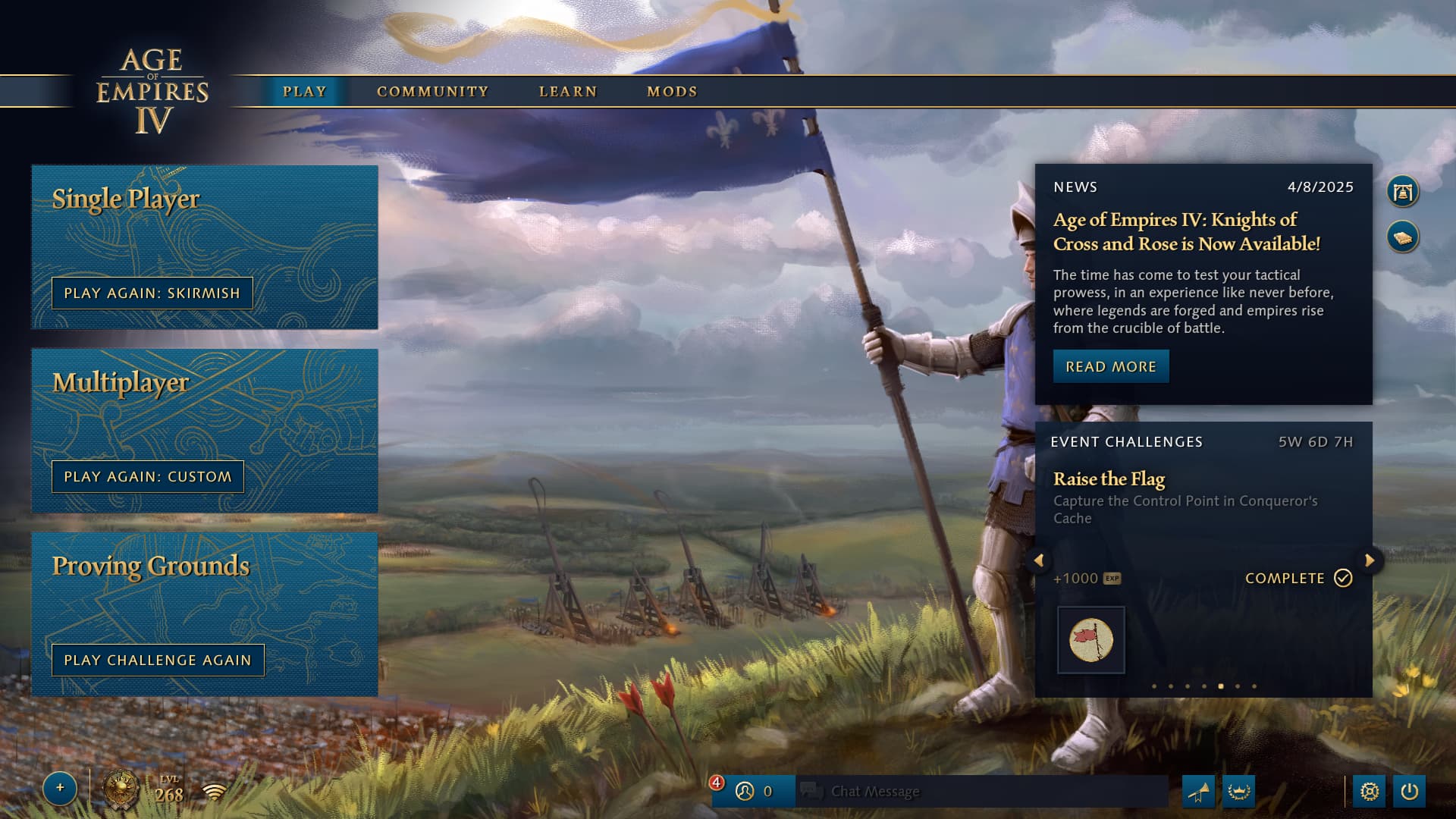Open the Multiplayer panel
This screenshot has width=1456, height=819.
pos(204,402)
